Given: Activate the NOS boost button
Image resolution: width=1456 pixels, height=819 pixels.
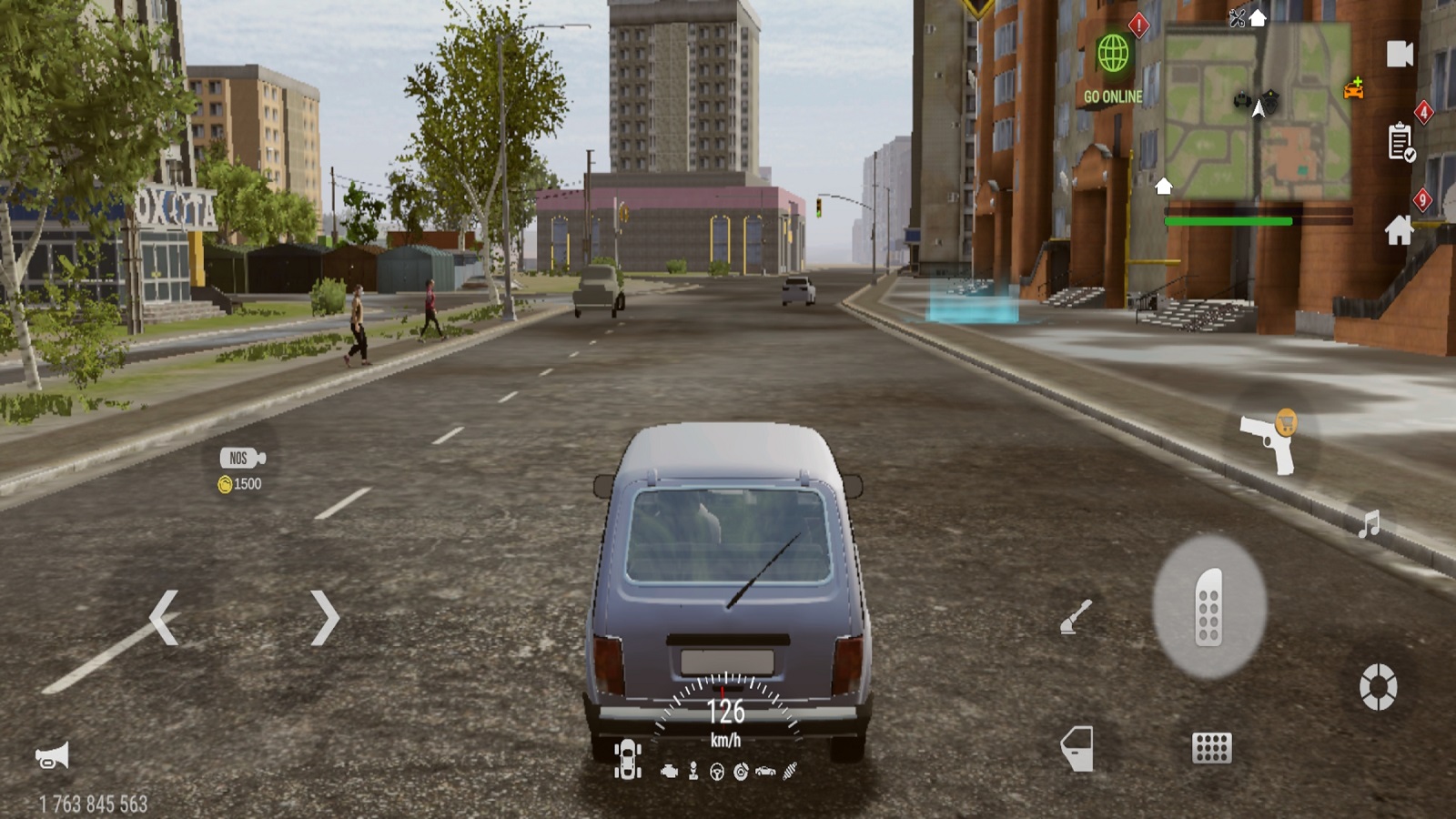Looking at the screenshot, I should tap(242, 459).
